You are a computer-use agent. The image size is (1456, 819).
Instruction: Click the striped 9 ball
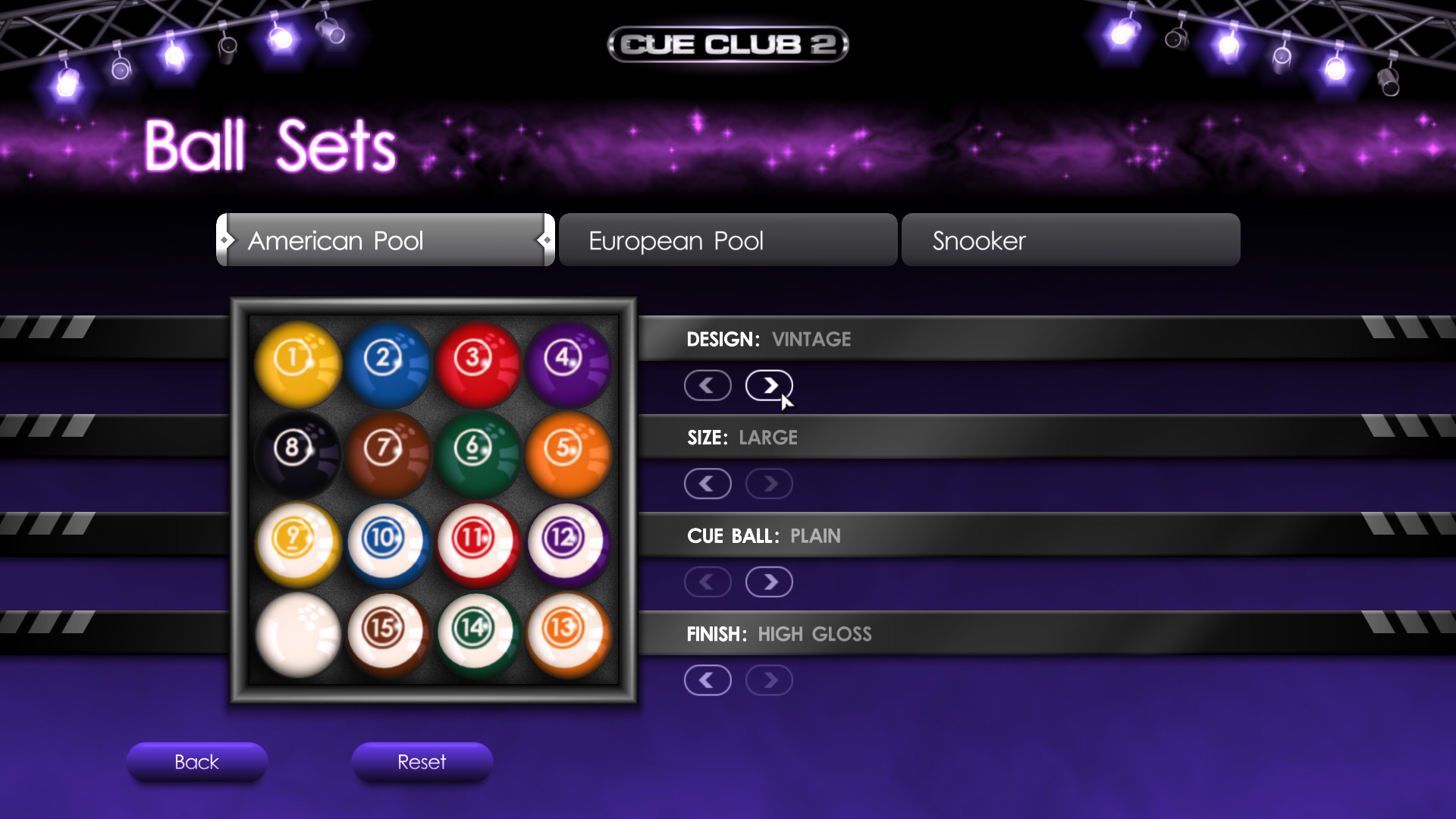(297, 543)
